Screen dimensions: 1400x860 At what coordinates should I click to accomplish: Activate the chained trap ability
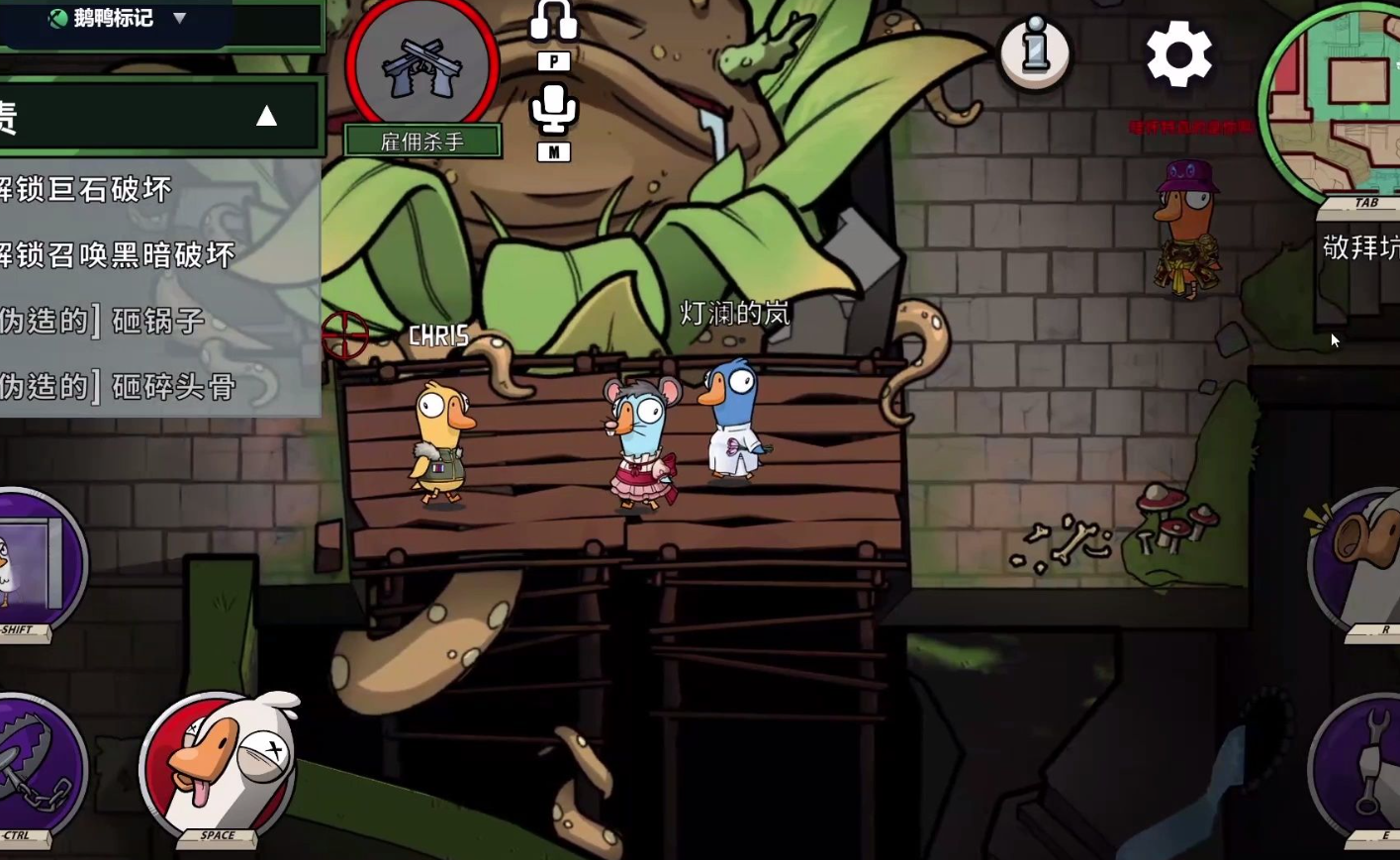tap(35, 767)
